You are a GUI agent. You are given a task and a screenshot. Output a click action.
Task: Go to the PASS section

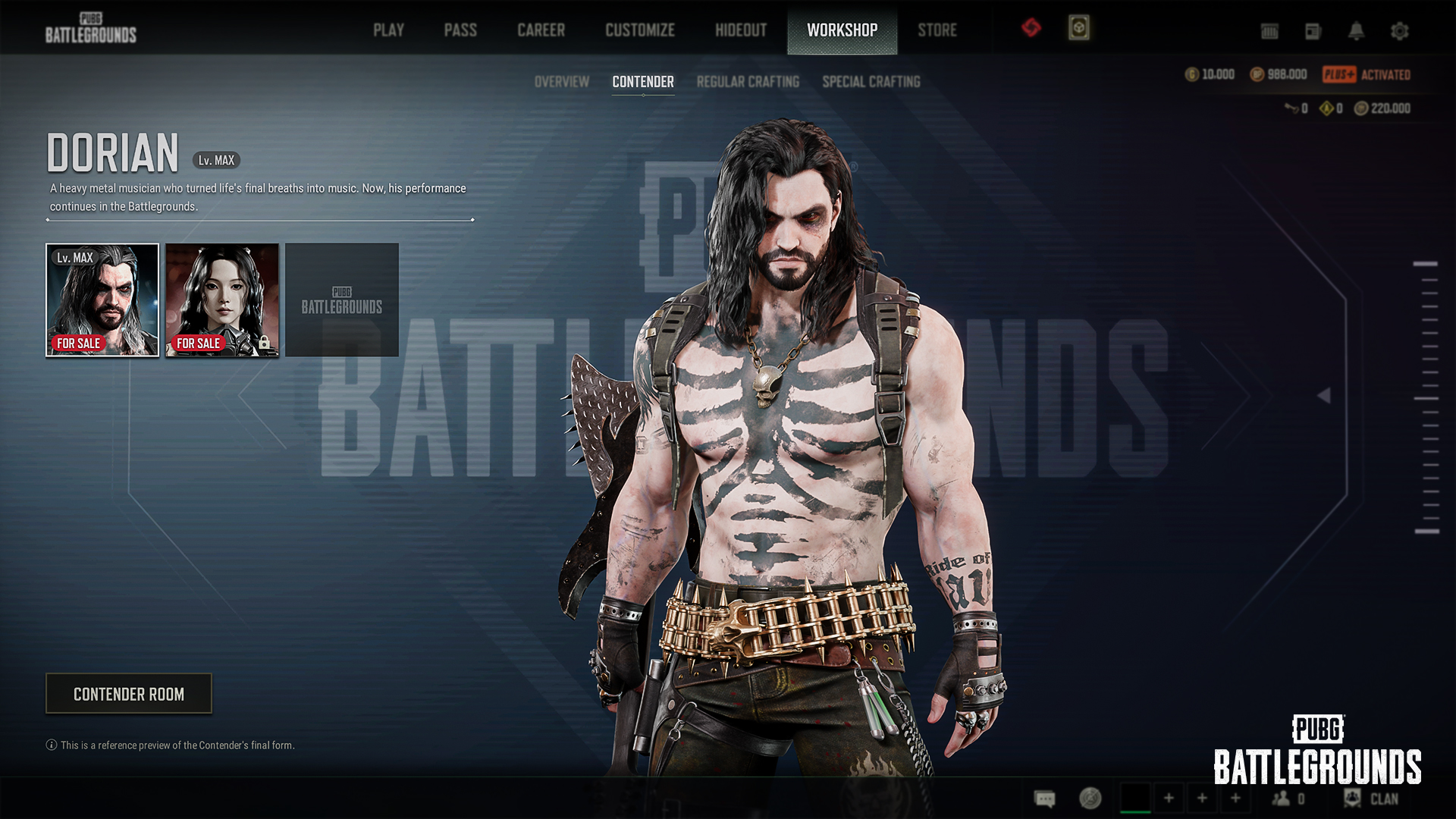click(460, 30)
